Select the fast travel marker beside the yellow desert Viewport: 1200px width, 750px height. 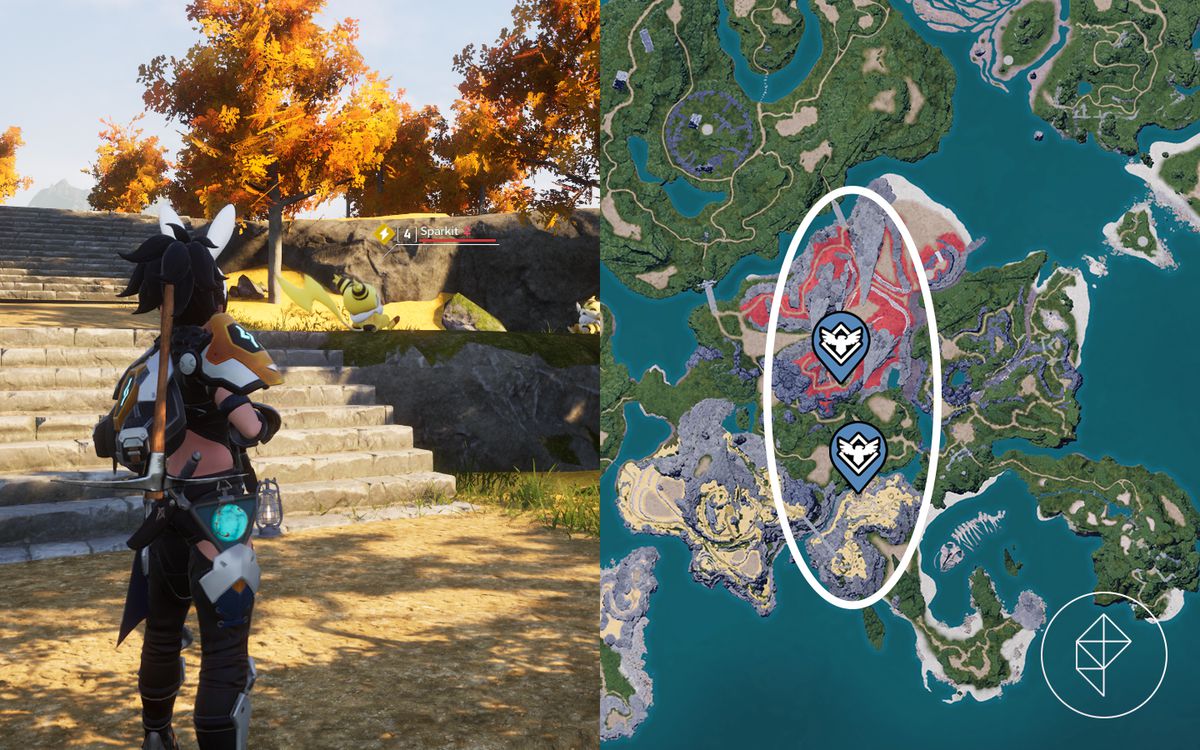(x=858, y=452)
